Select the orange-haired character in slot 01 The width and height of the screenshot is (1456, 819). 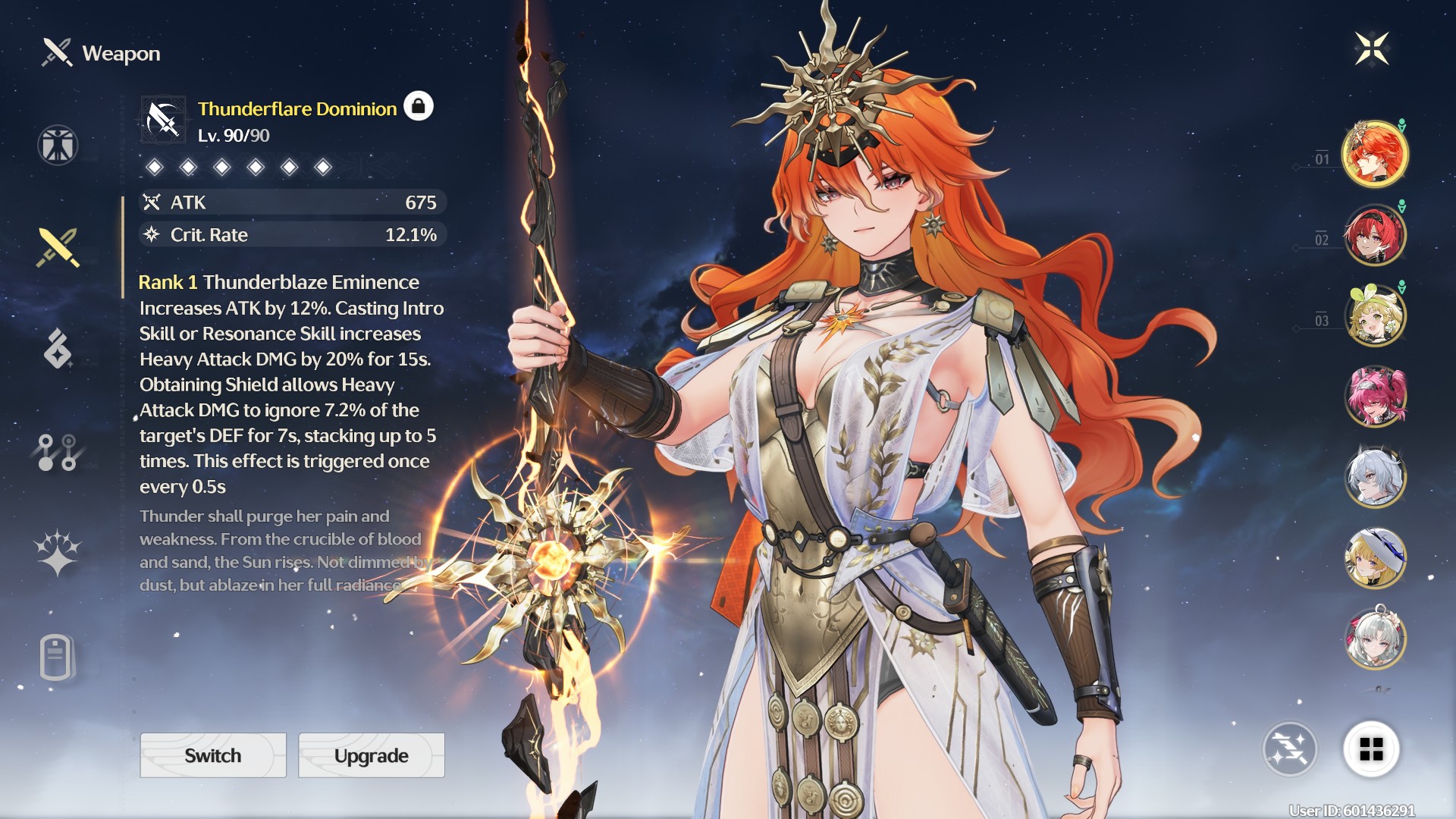[1375, 154]
